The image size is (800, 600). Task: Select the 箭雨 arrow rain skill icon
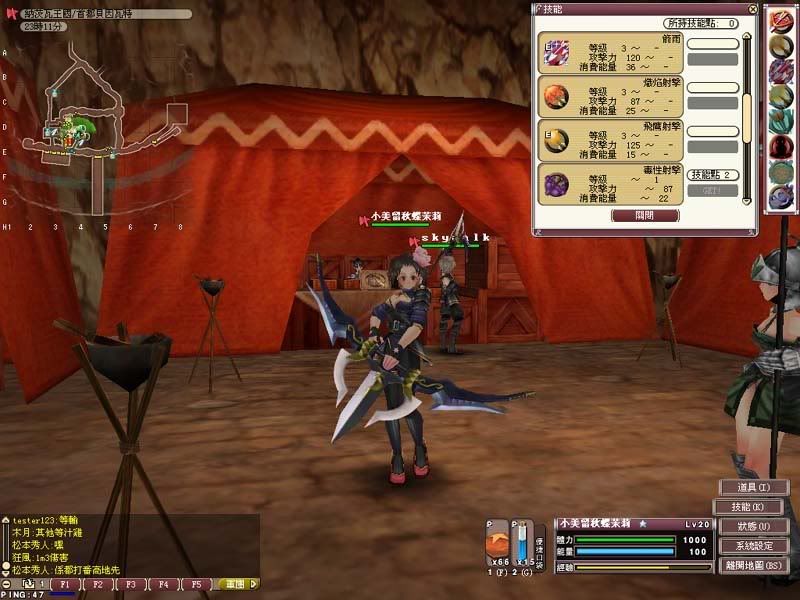click(556, 53)
